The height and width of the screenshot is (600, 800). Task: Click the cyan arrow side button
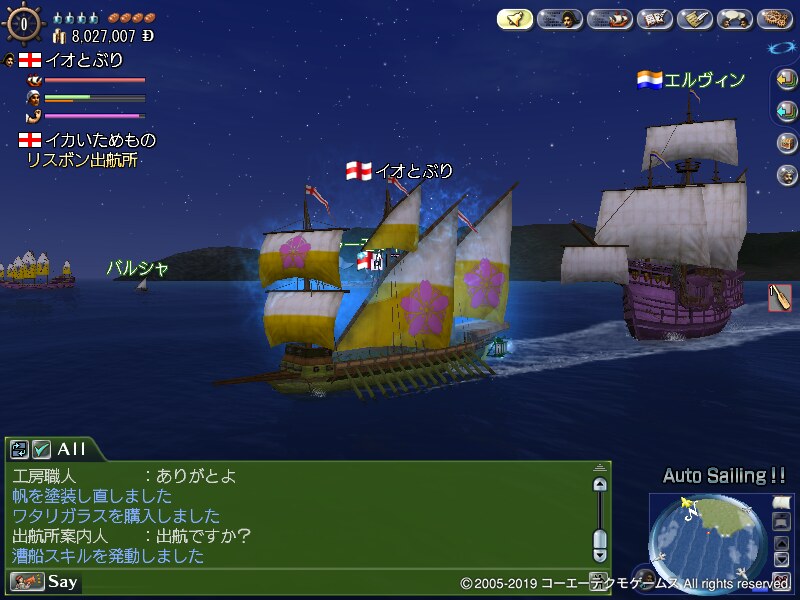(x=786, y=110)
